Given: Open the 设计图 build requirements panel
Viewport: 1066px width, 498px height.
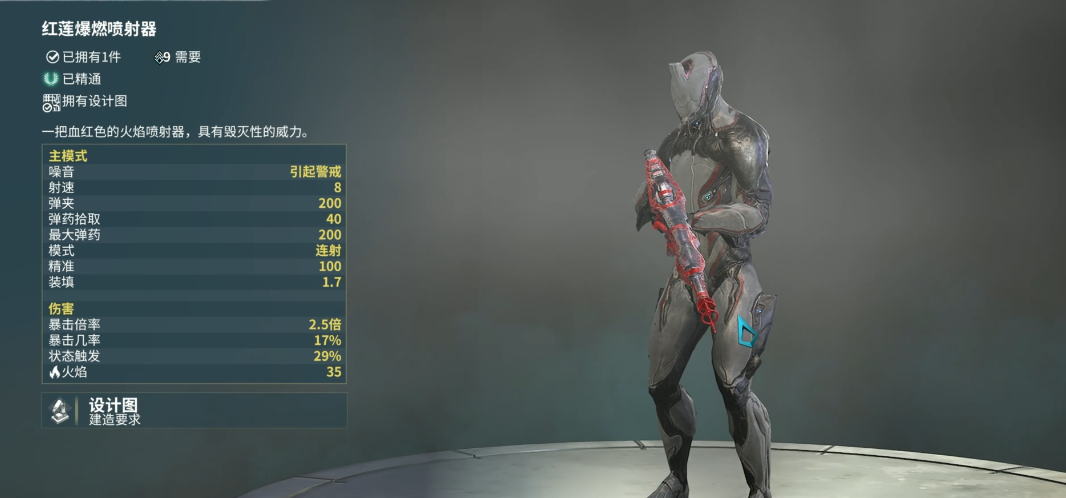Looking at the screenshot, I should [193, 411].
